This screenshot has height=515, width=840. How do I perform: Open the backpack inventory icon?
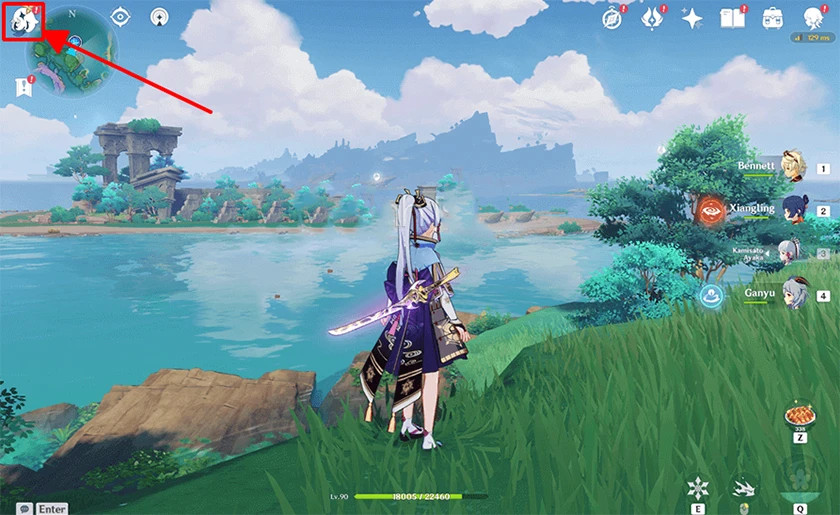[772, 17]
